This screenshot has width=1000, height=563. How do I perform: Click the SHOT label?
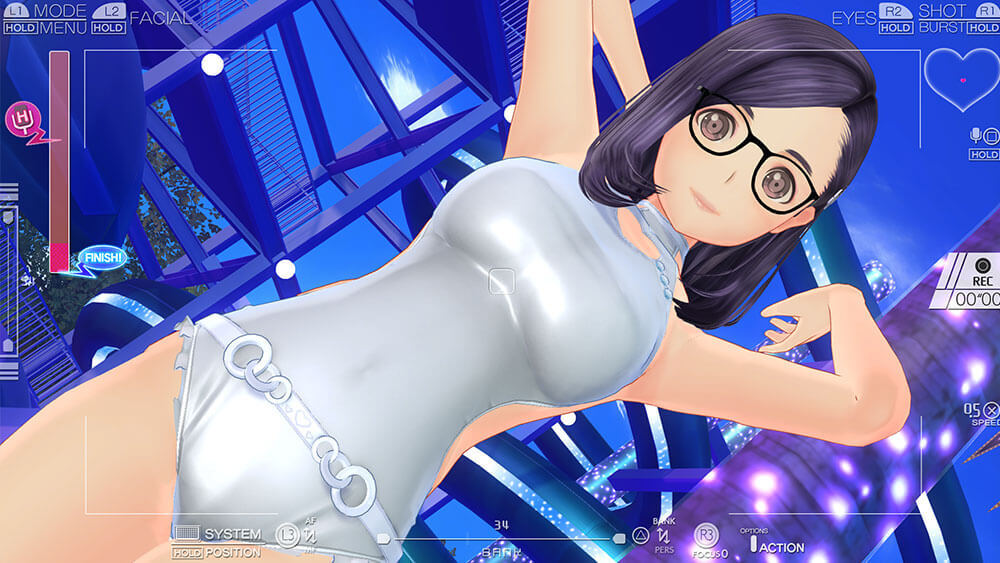[942, 11]
